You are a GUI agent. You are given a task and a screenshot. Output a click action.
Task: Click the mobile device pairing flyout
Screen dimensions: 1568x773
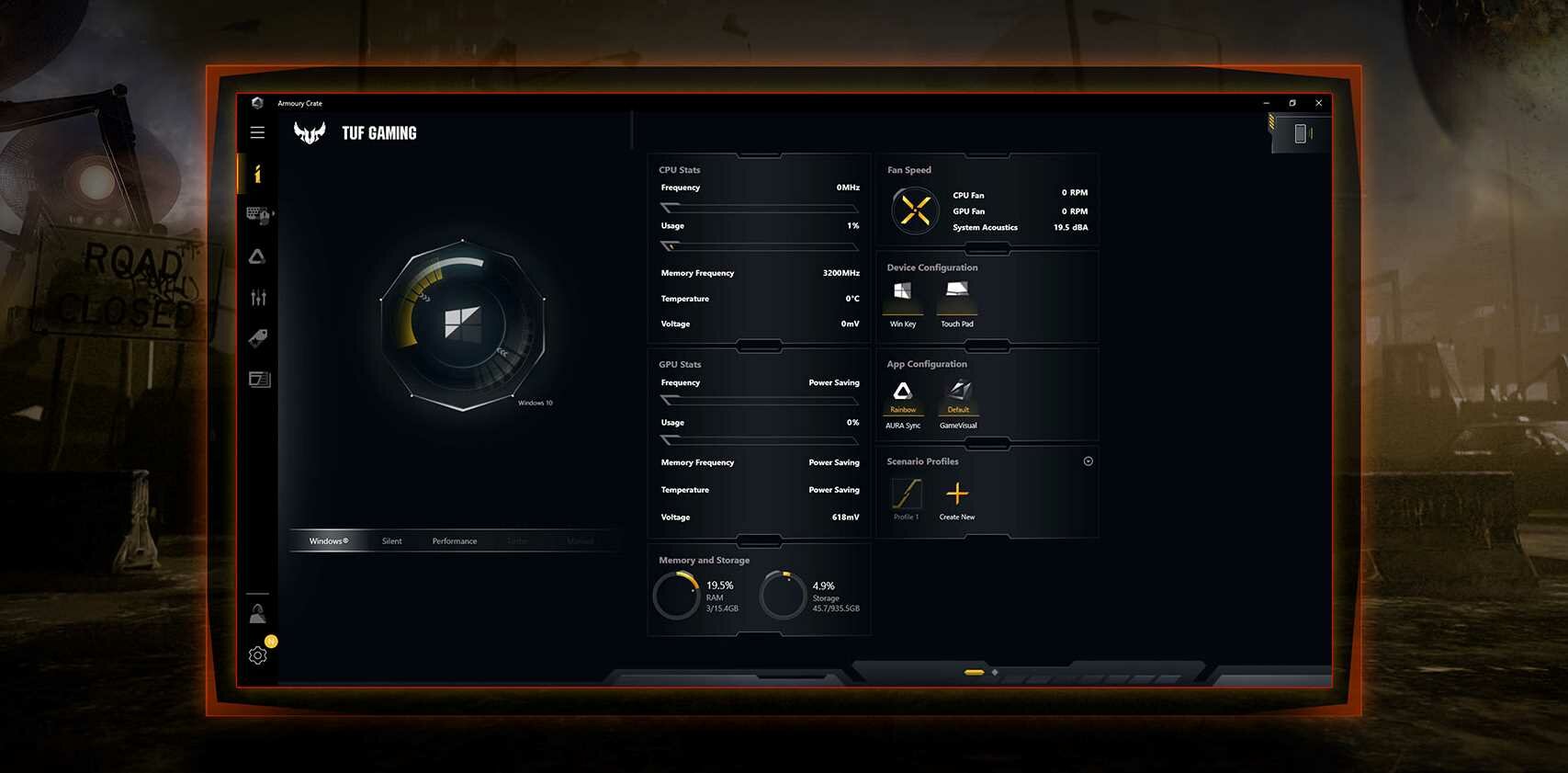1300,133
